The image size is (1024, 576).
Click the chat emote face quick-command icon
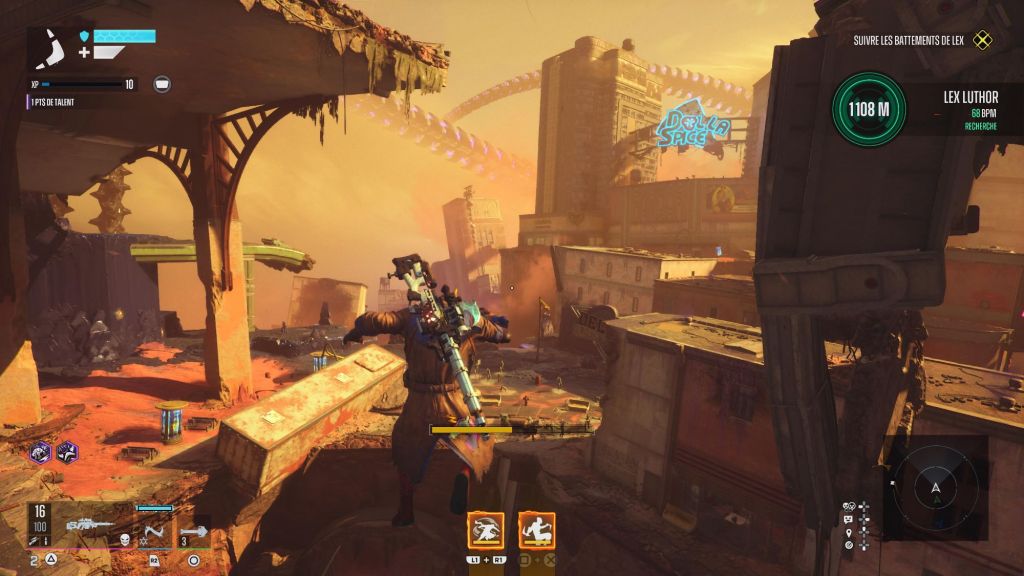click(848, 519)
